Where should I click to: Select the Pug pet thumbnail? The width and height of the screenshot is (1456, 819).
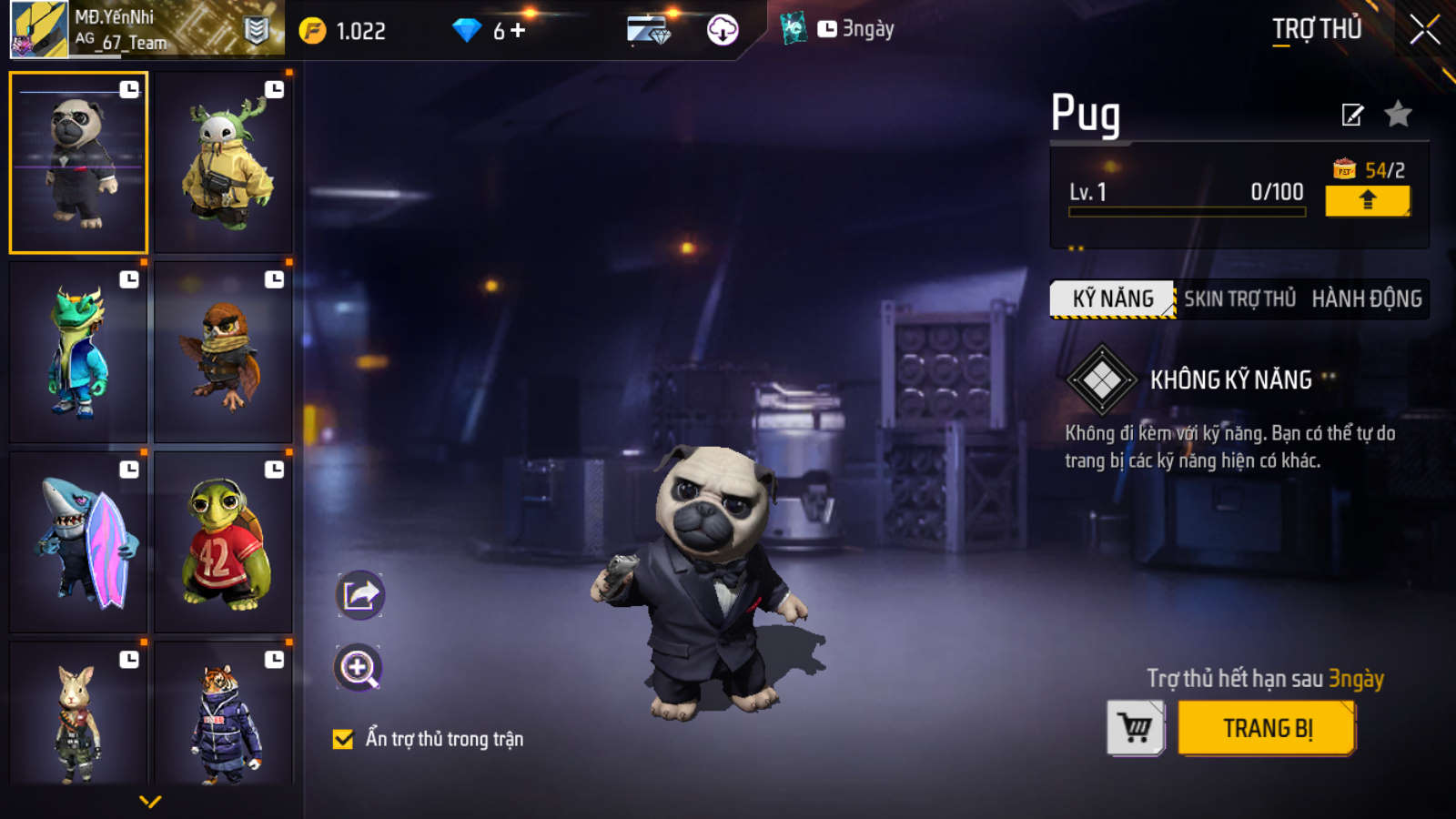[x=78, y=162]
